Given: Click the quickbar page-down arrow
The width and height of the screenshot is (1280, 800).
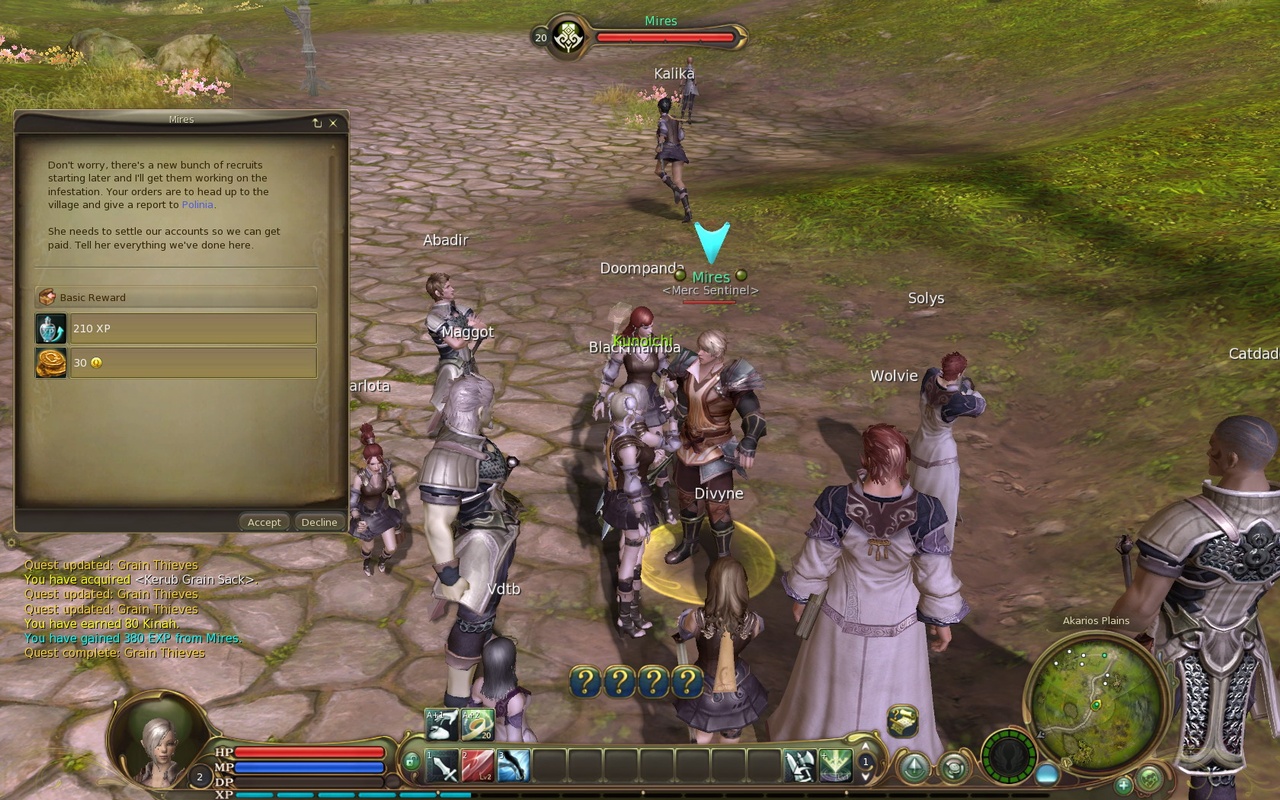Looking at the screenshot, I should pyautogui.click(x=865, y=776).
